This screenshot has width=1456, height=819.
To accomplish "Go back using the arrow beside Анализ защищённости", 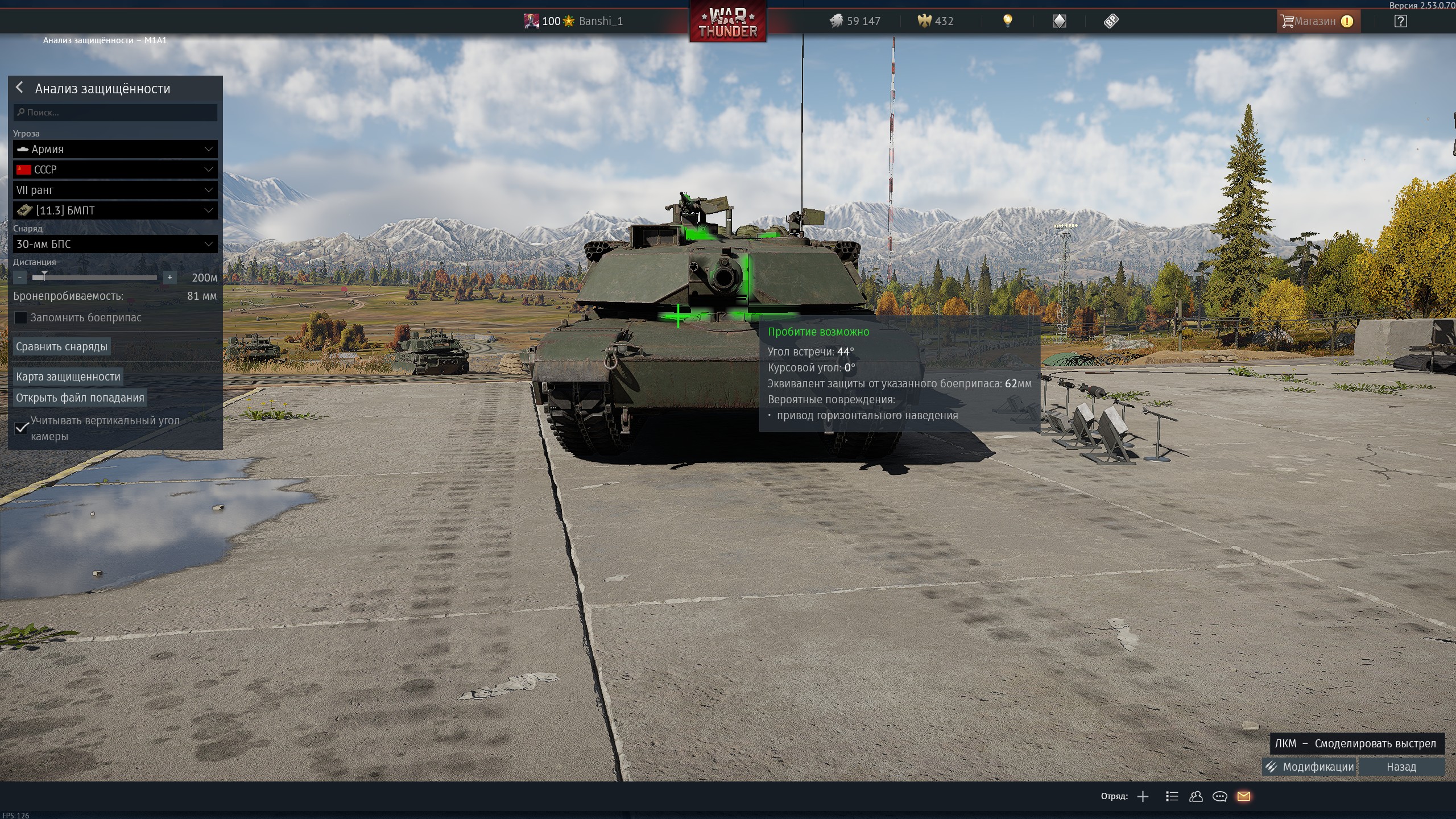I will pos(20,88).
